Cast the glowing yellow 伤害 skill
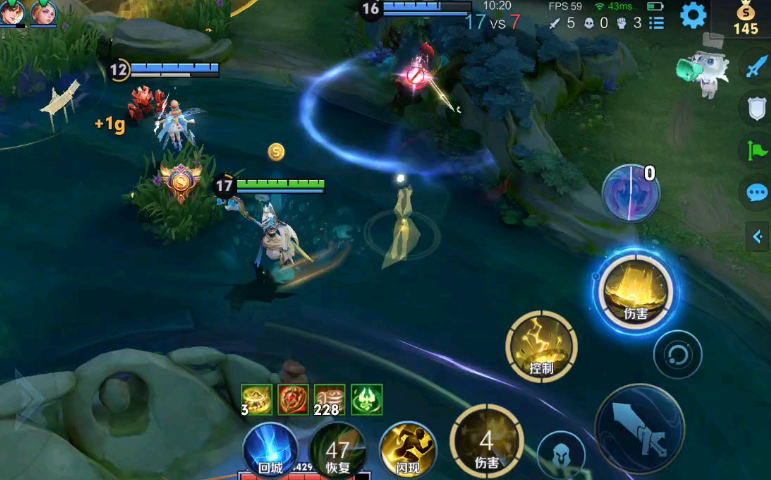The height and width of the screenshot is (480, 771). click(x=635, y=290)
